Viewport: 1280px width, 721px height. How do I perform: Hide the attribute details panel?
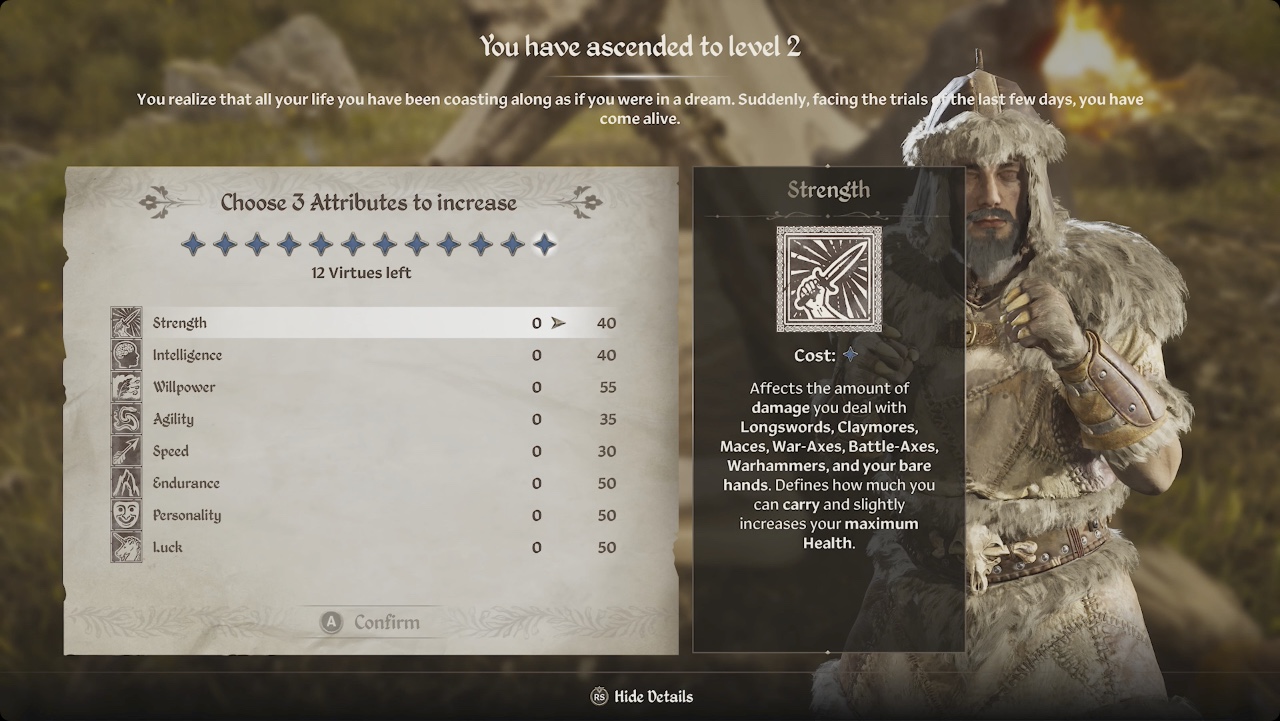(642, 697)
